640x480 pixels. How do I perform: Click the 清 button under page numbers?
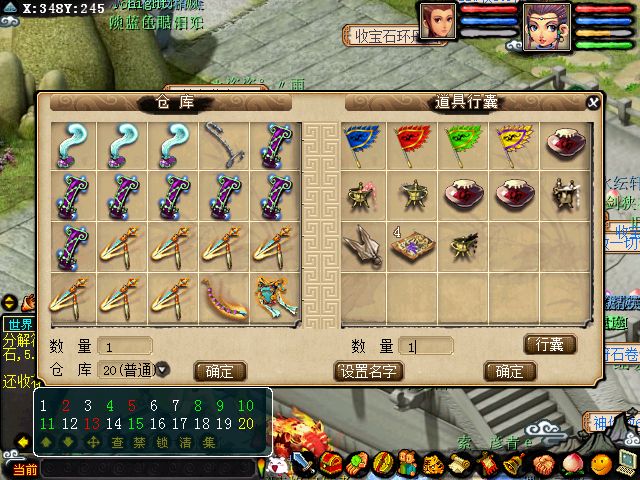pos(186,442)
